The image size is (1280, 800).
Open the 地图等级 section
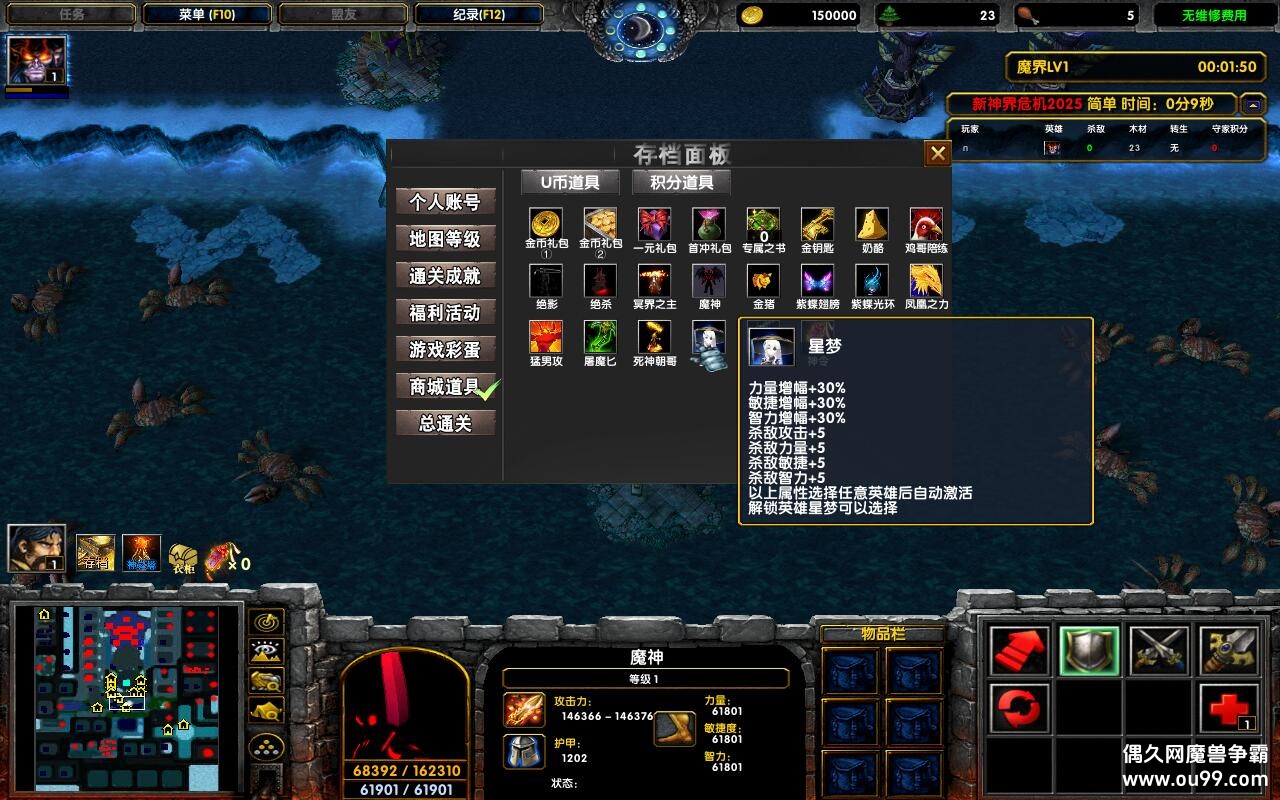[x=445, y=239]
